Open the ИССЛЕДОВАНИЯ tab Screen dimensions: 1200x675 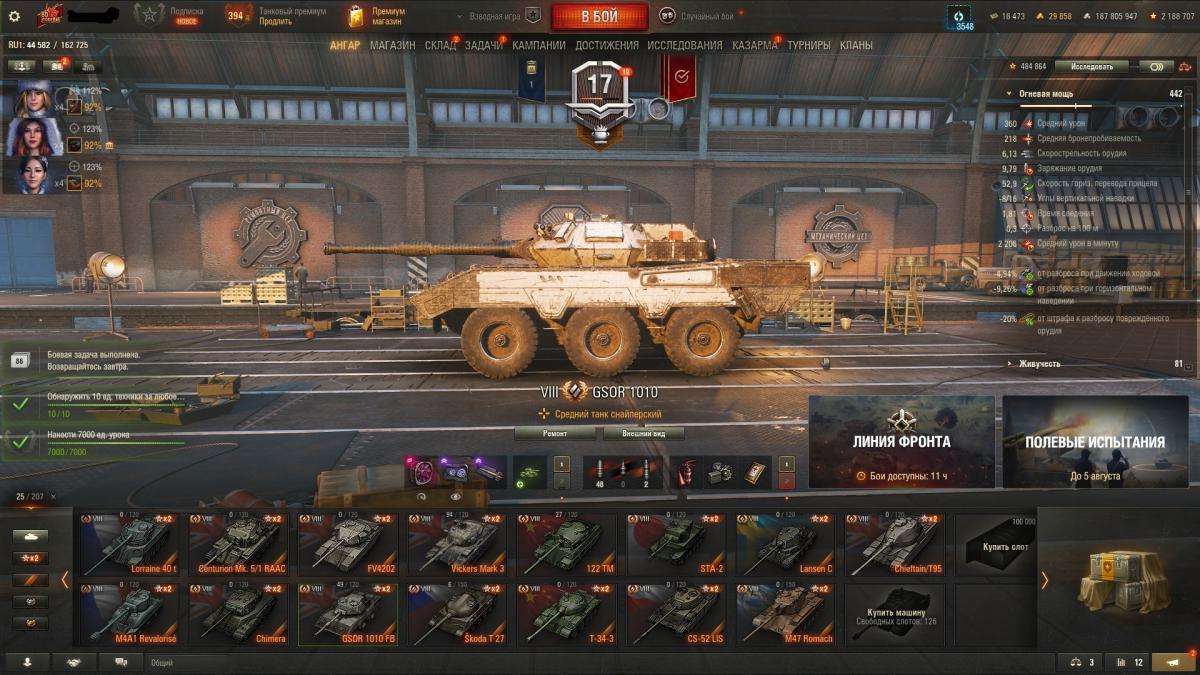pos(684,45)
